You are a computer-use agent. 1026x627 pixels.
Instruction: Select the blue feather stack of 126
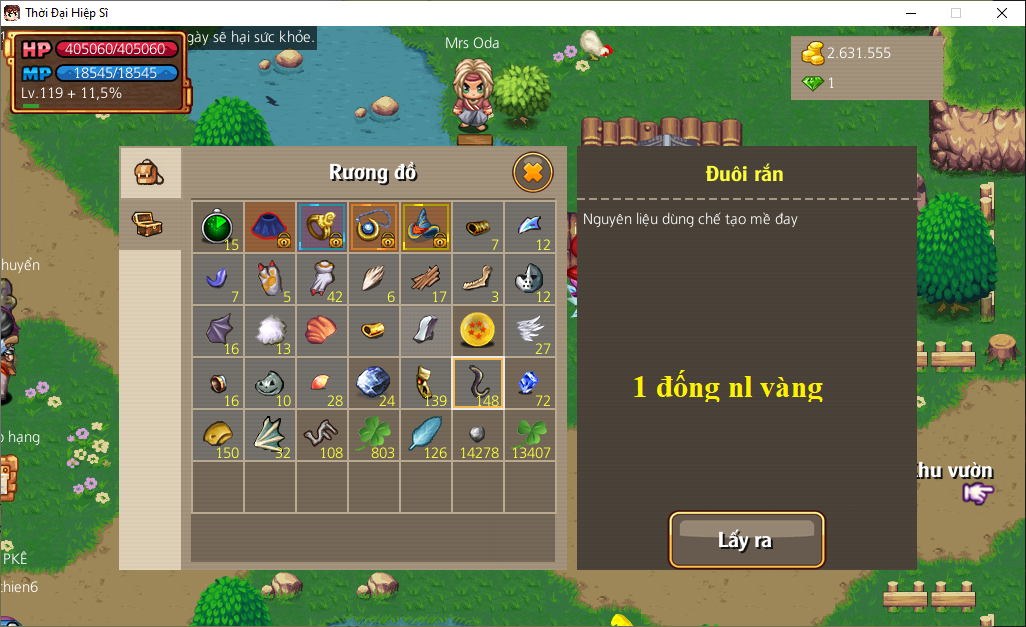click(426, 435)
